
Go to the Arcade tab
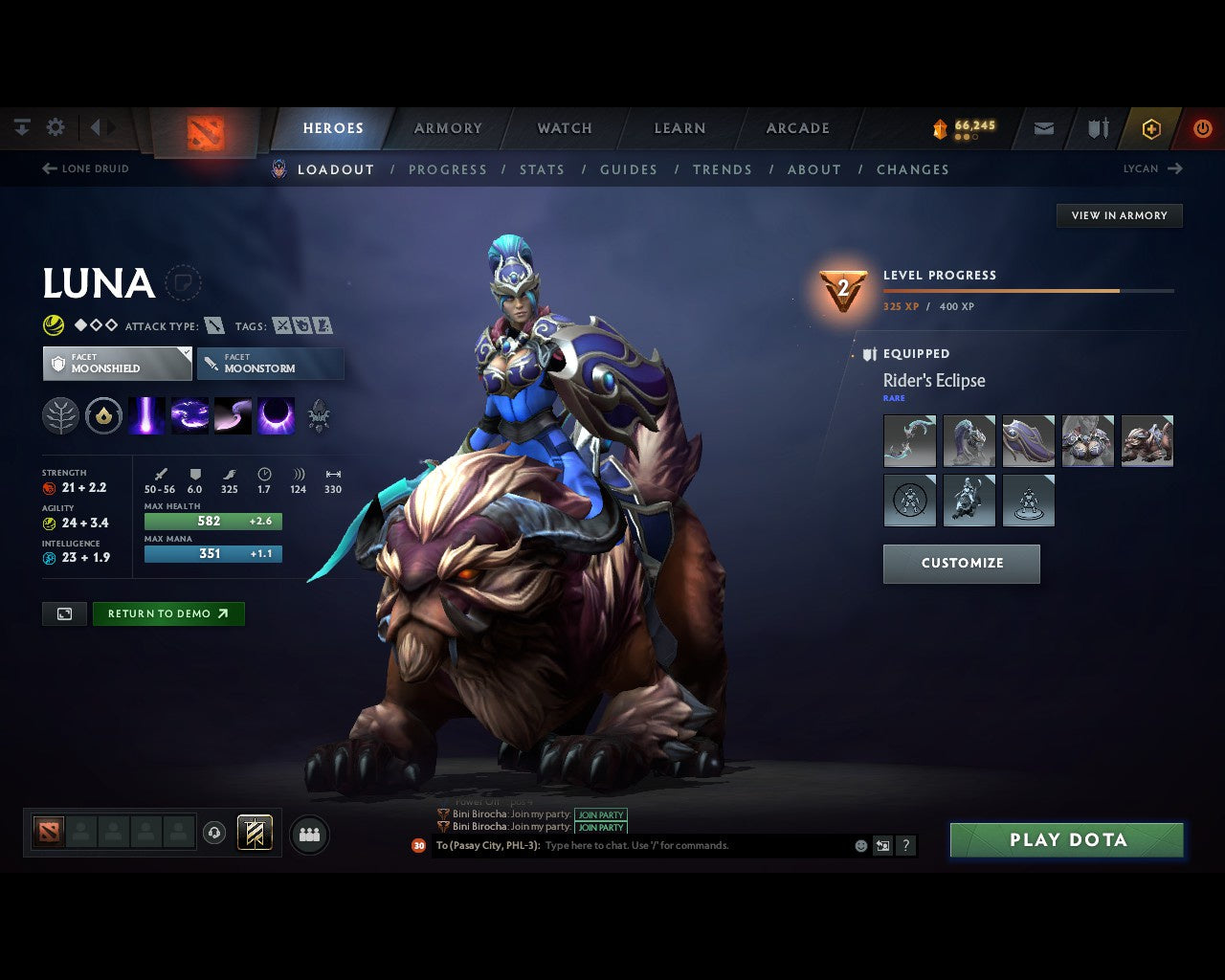click(x=797, y=128)
